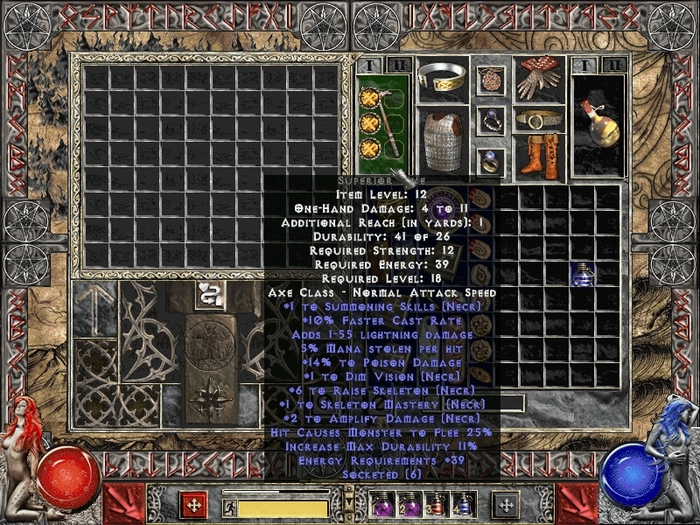Viewport: 700px width, 525px height.
Task: Drink the blue mana potion in belt slot 4
Action: click(x=460, y=503)
